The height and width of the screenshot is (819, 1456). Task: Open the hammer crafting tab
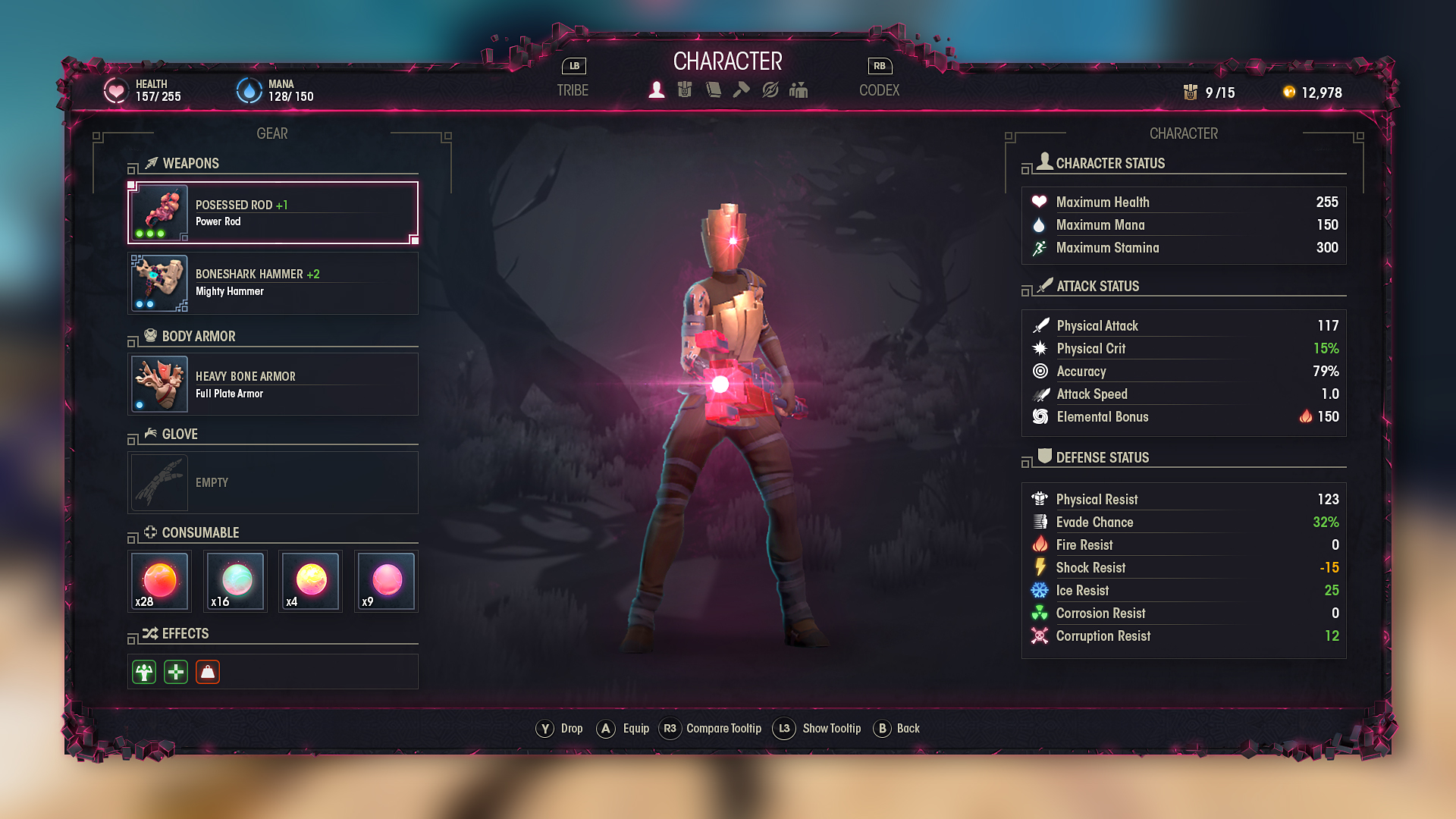pyautogui.click(x=742, y=90)
